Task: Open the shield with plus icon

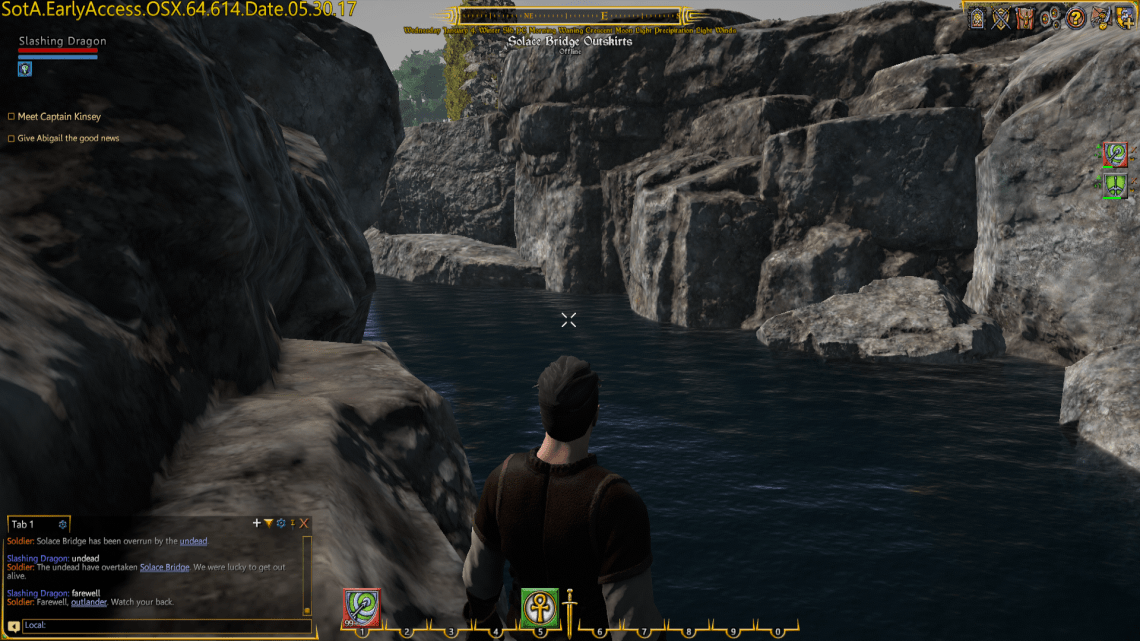Action: (1125, 17)
